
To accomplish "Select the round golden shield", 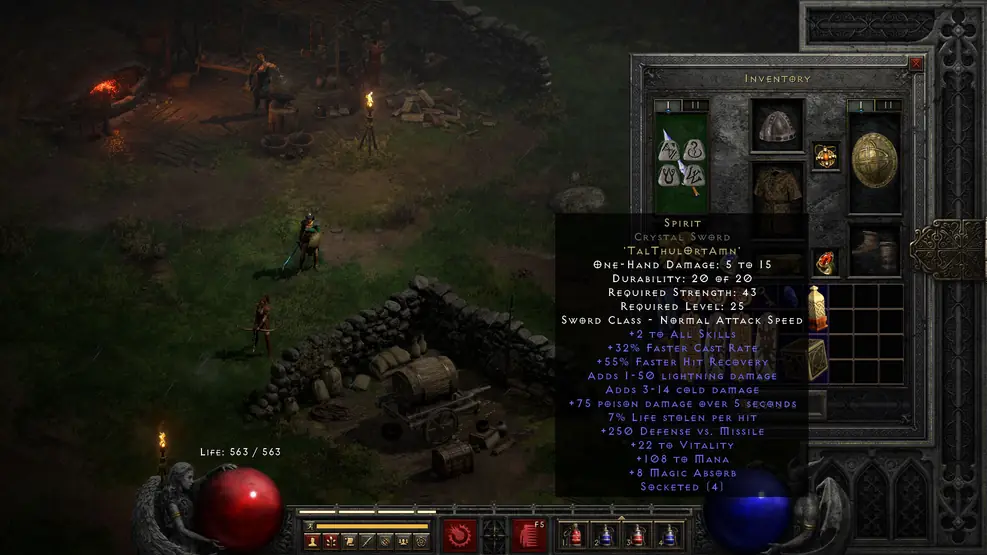I will [x=874, y=160].
